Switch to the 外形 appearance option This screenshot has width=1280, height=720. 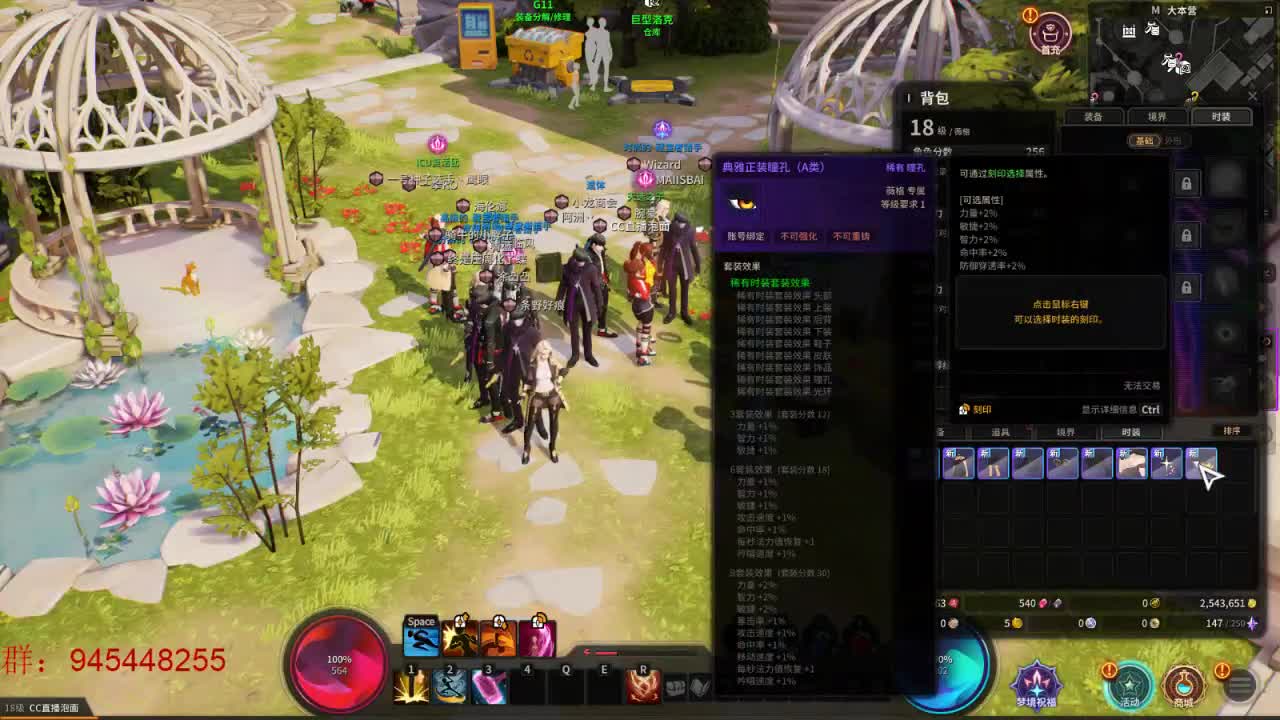1173,141
